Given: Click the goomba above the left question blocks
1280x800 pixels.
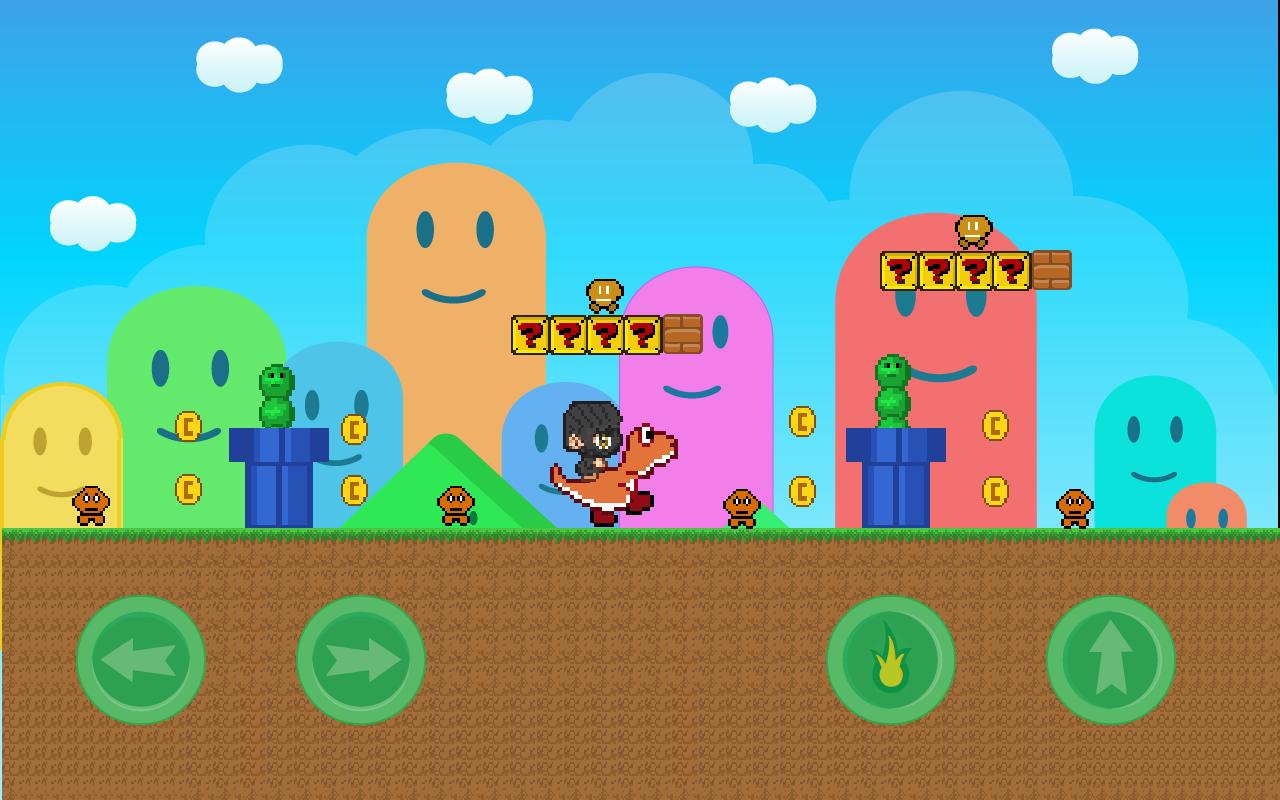Looking at the screenshot, I should (604, 295).
